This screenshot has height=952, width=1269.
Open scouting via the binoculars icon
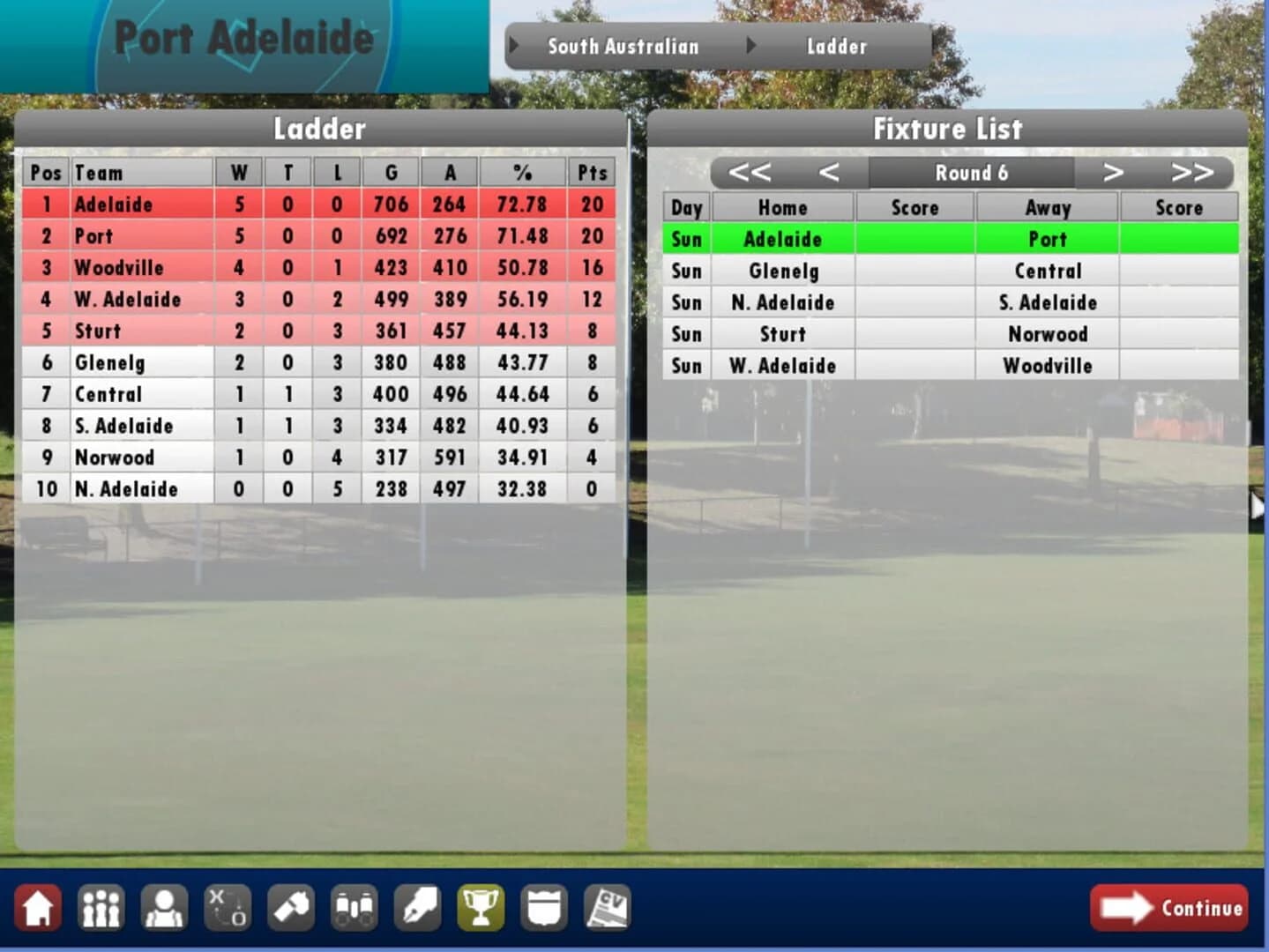coord(355,908)
